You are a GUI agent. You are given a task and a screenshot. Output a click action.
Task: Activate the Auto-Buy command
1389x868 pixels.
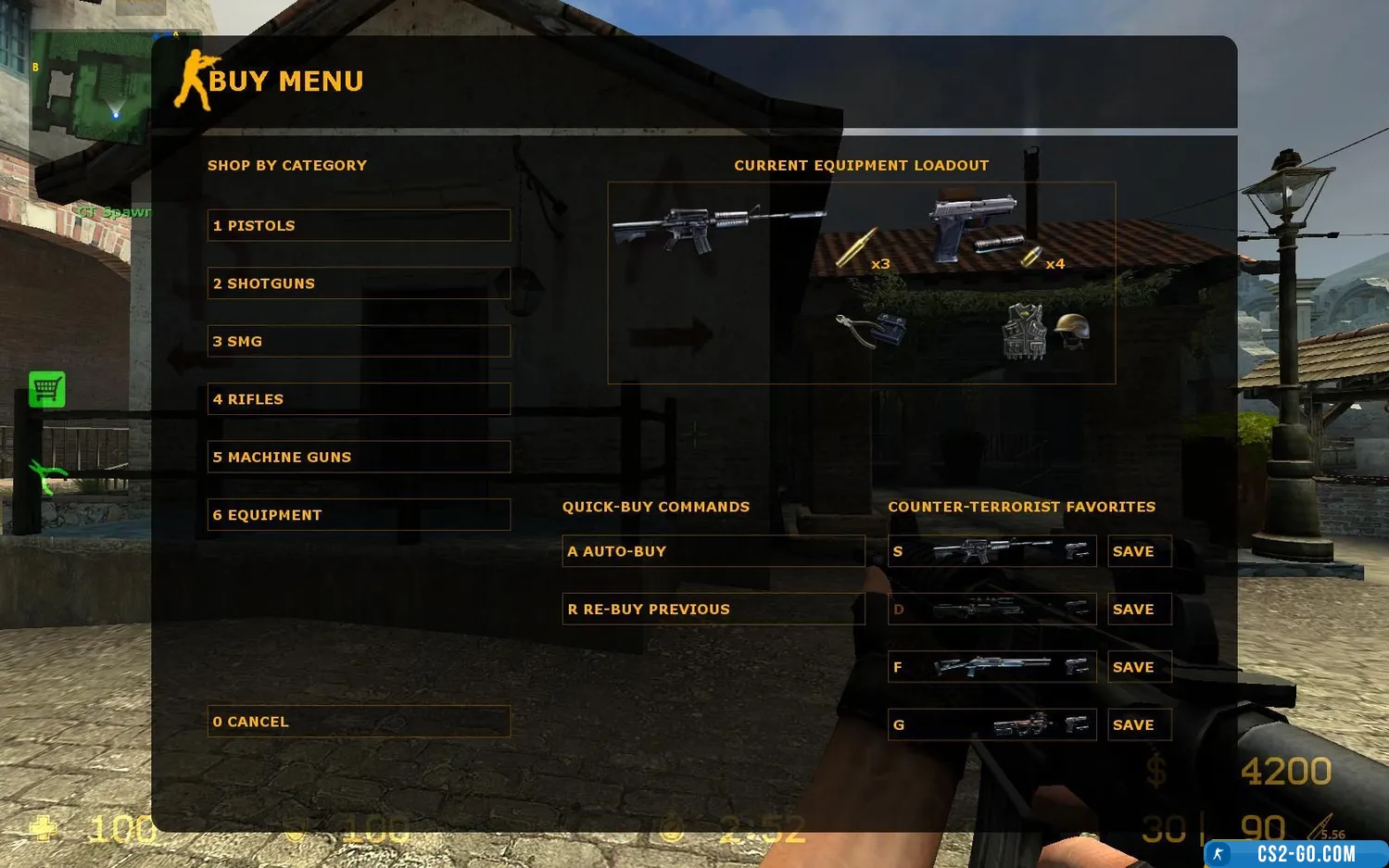coord(713,551)
